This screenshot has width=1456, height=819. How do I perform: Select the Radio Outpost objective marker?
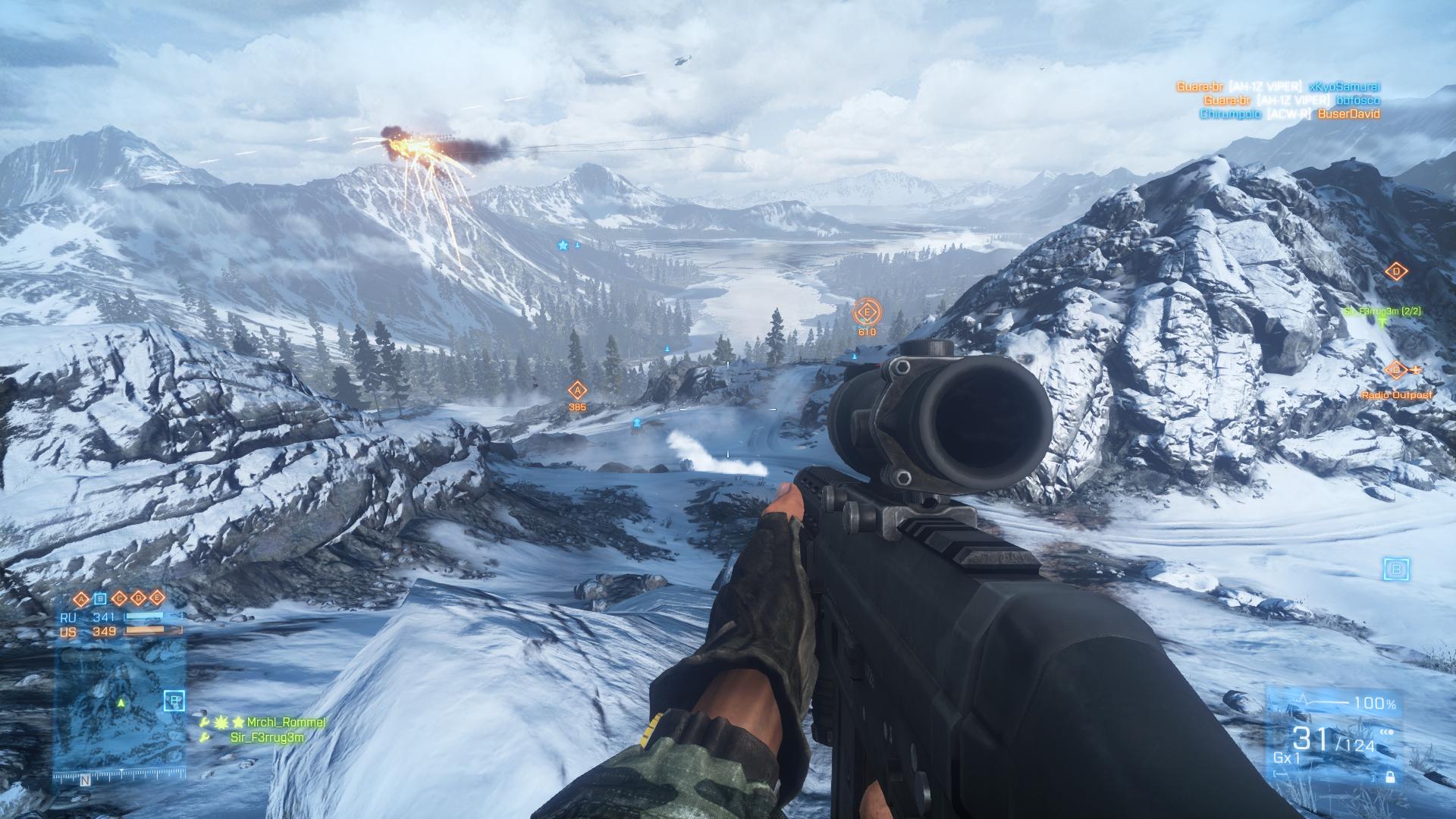point(1395,371)
